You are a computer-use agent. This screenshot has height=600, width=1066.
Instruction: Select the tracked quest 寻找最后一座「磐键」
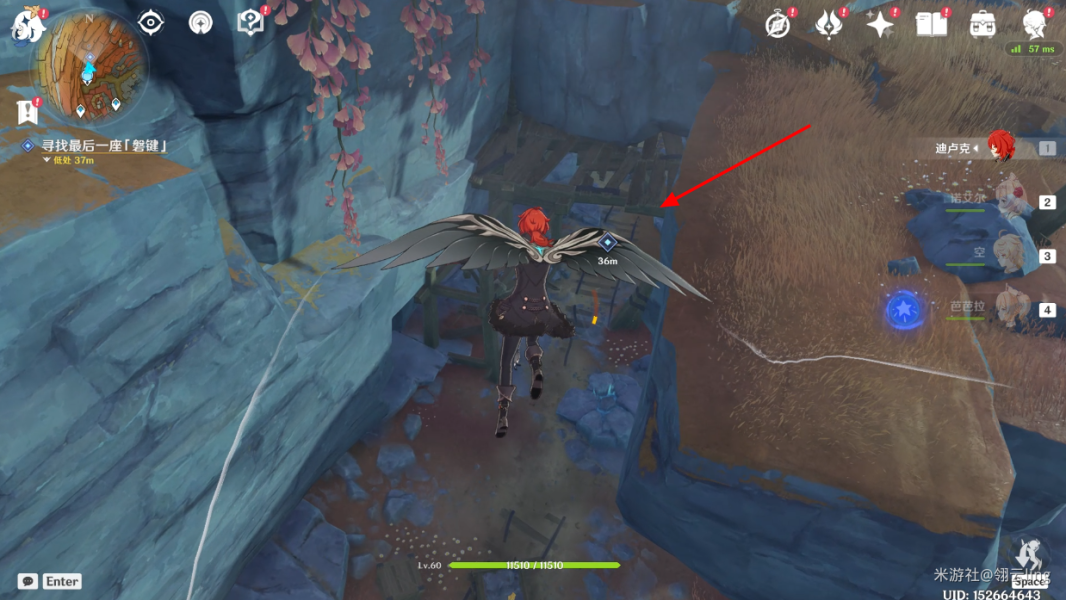(x=100, y=146)
